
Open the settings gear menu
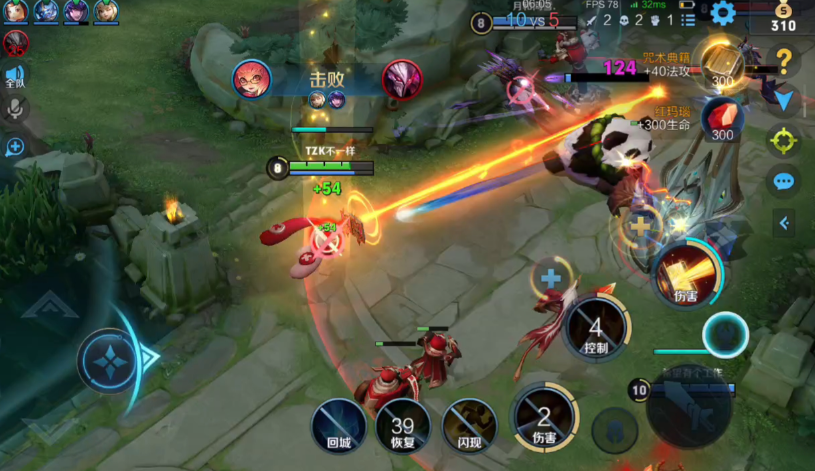[x=721, y=13]
